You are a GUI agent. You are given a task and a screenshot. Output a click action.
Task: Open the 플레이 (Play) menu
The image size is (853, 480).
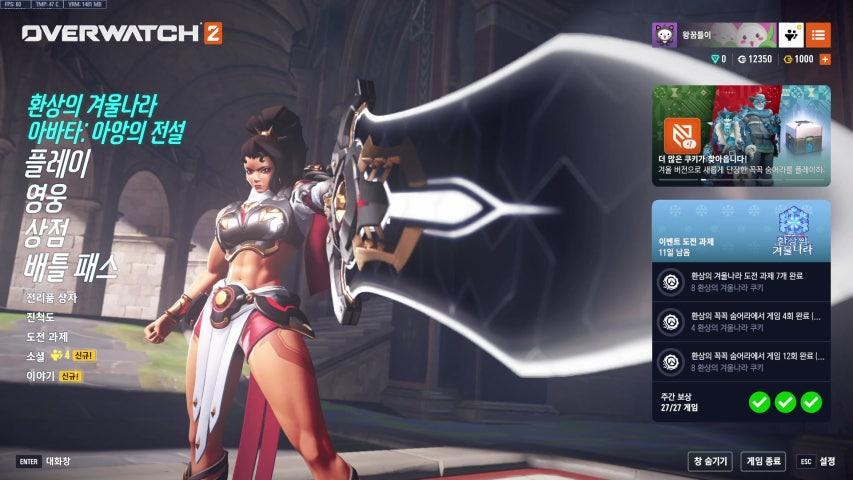tap(58, 165)
